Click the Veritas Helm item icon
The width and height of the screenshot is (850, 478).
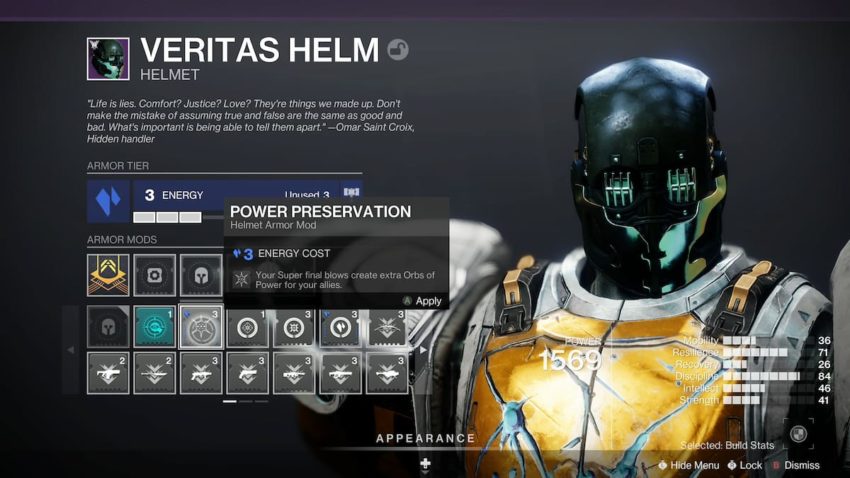coord(108,59)
